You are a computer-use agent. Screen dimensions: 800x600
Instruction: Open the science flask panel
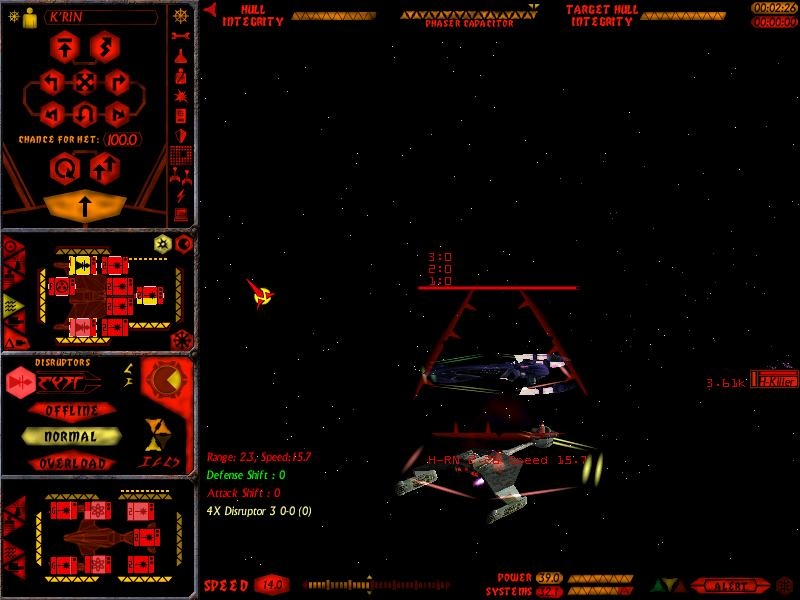pos(181,57)
